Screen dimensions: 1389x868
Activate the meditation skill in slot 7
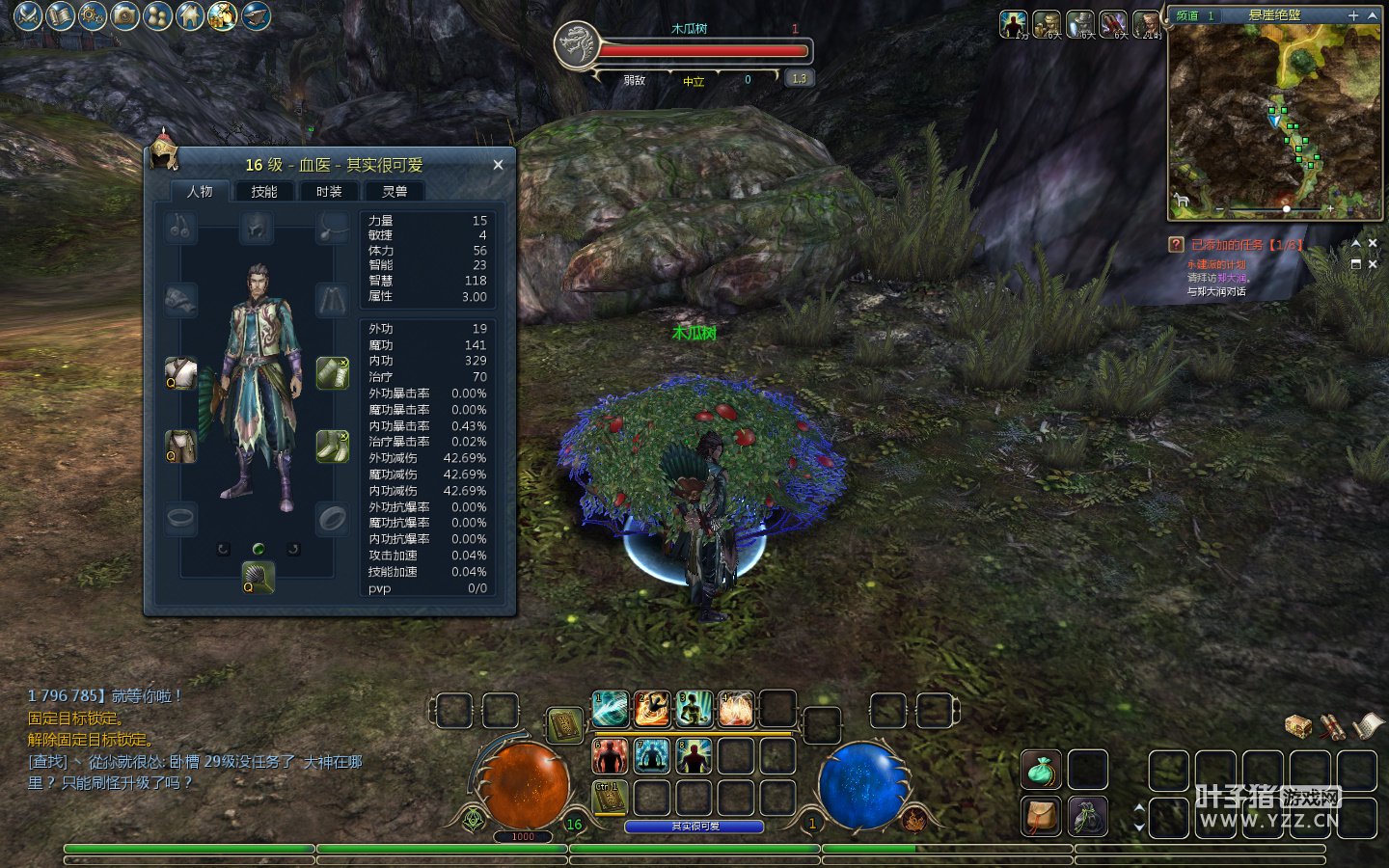tap(652, 756)
